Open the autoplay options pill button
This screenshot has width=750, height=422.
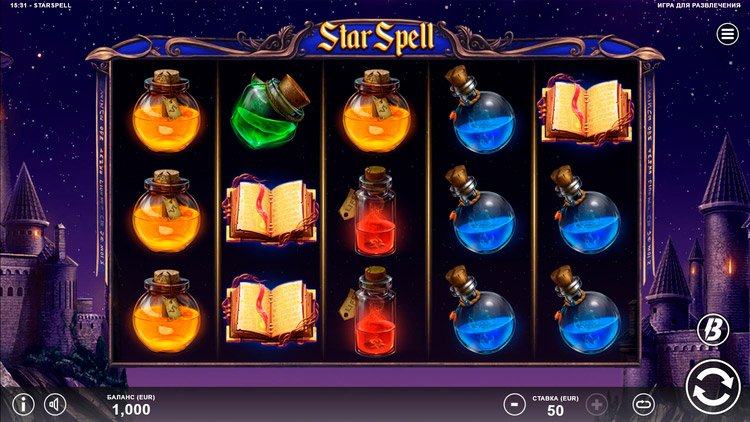tap(645, 405)
